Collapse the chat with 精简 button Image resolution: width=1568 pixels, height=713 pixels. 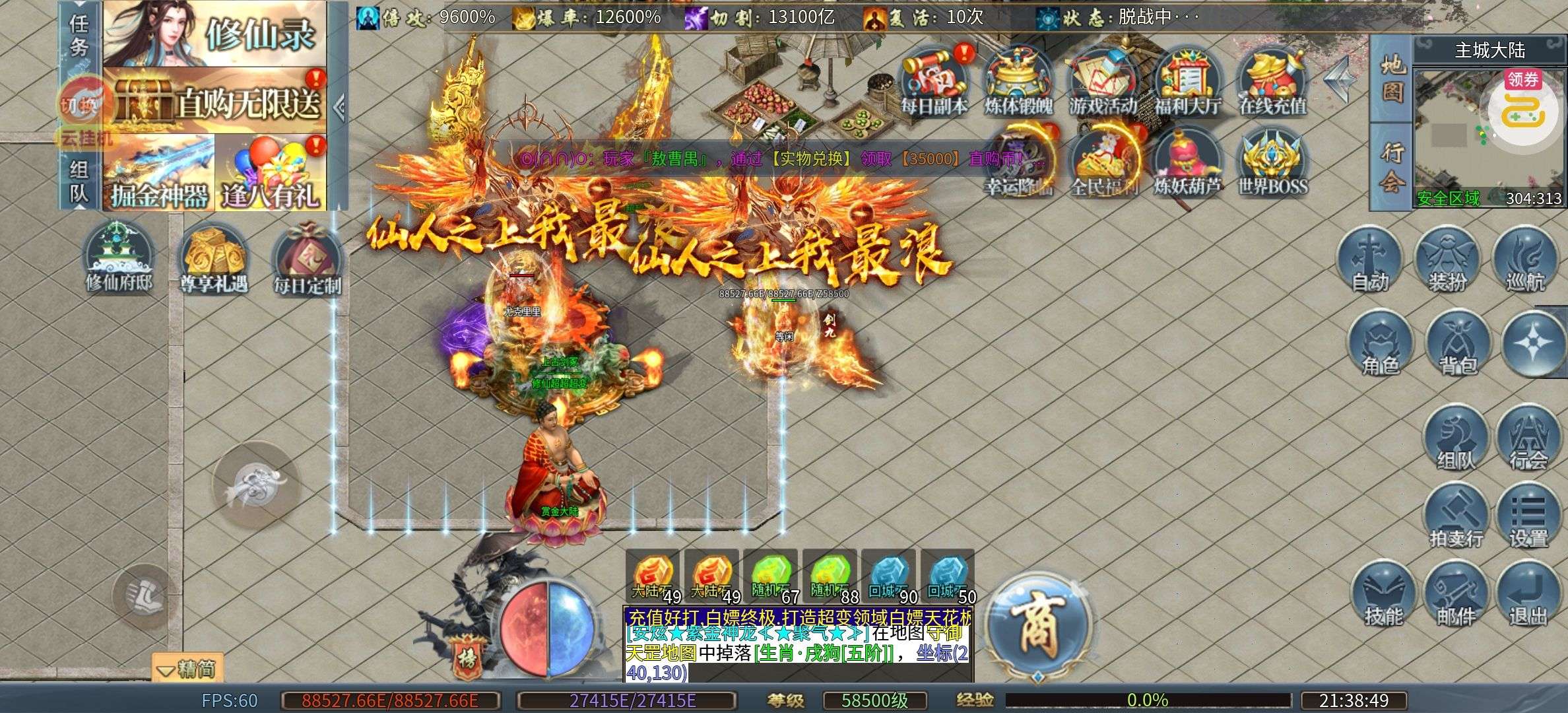[188, 669]
